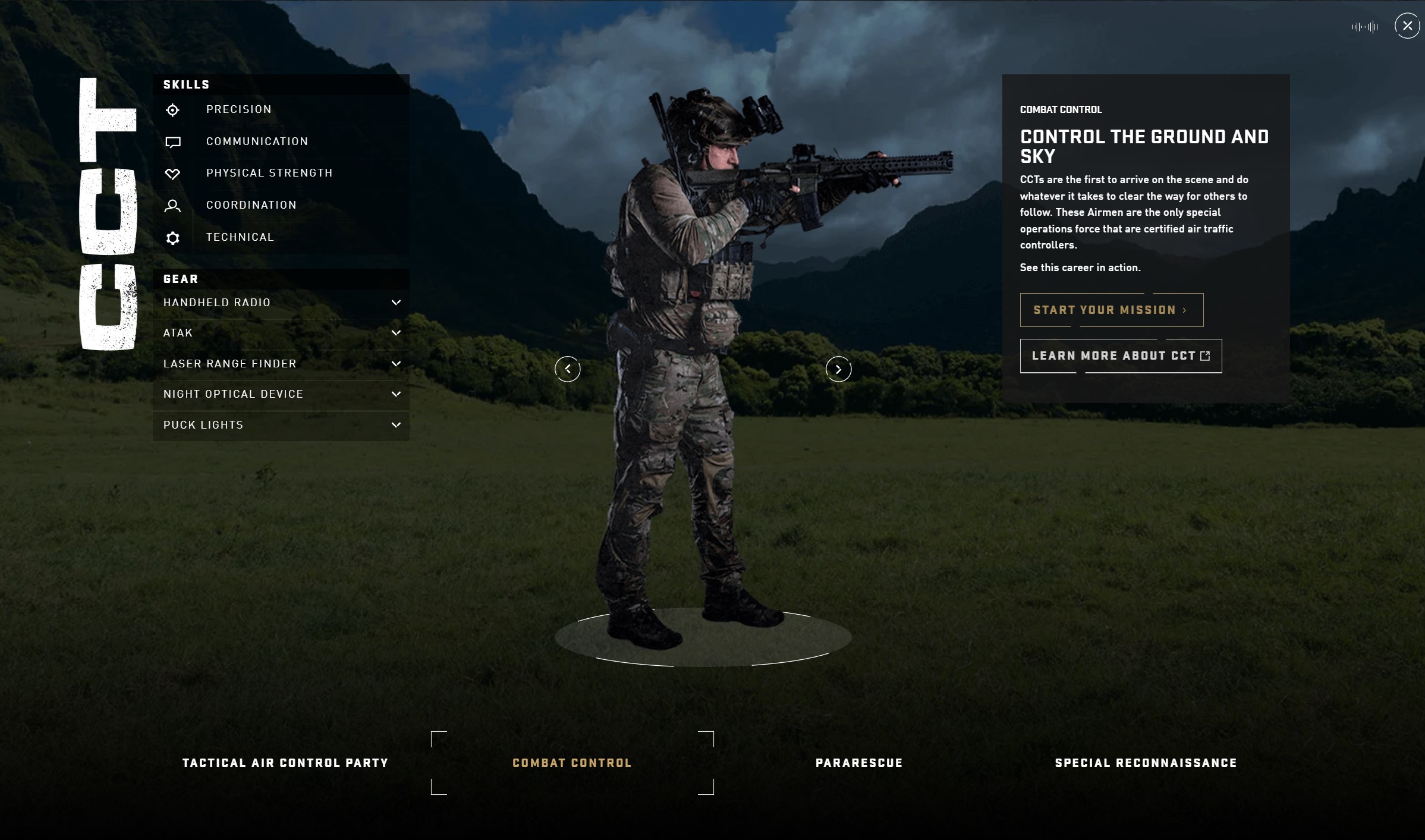Viewport: 1425px width, 840px height.
Task: Choose the Physical Strength skill
Action: [269, 173]
